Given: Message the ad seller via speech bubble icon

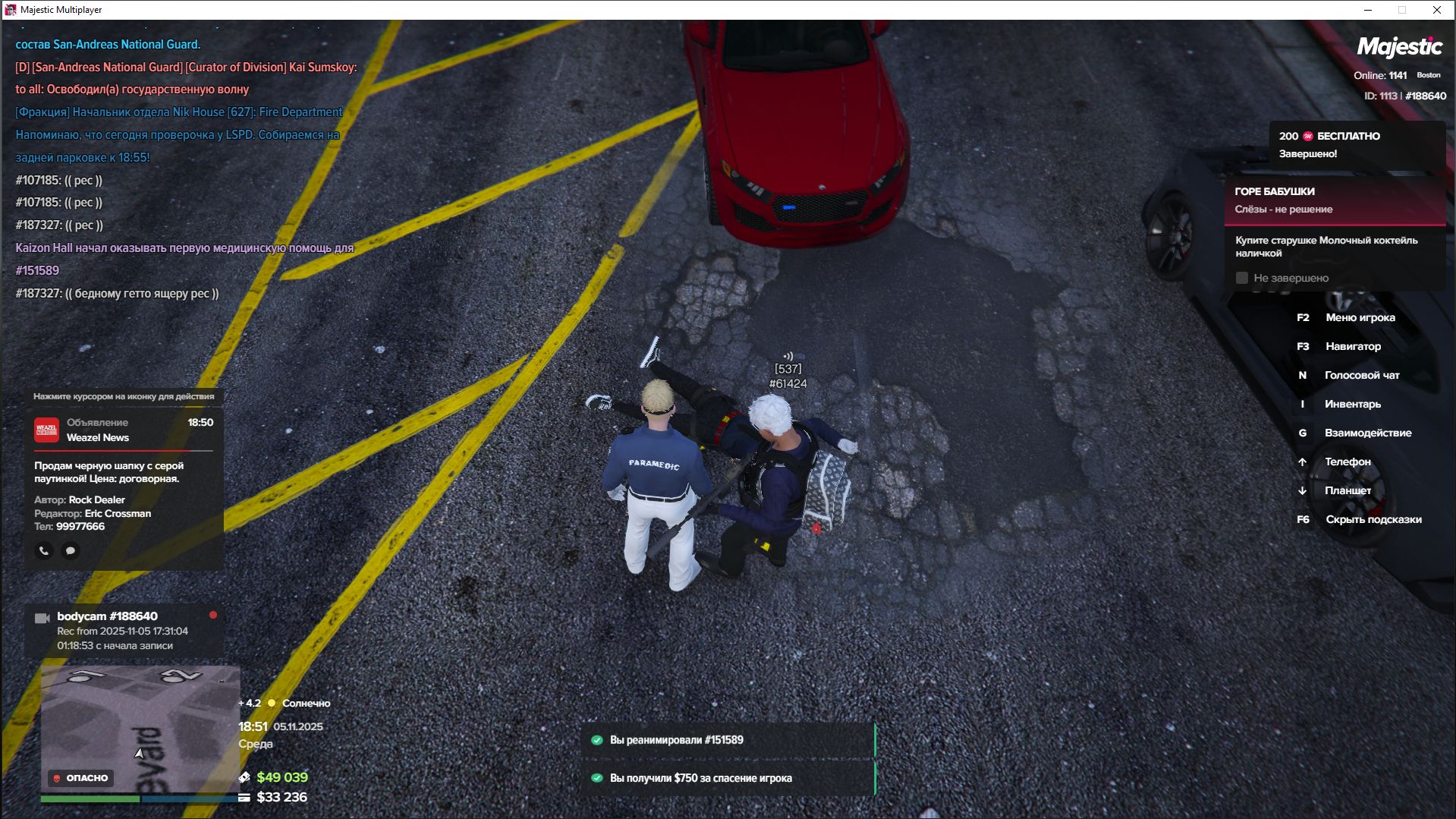Looking at the screenshot, I should [x=71, y=550].
